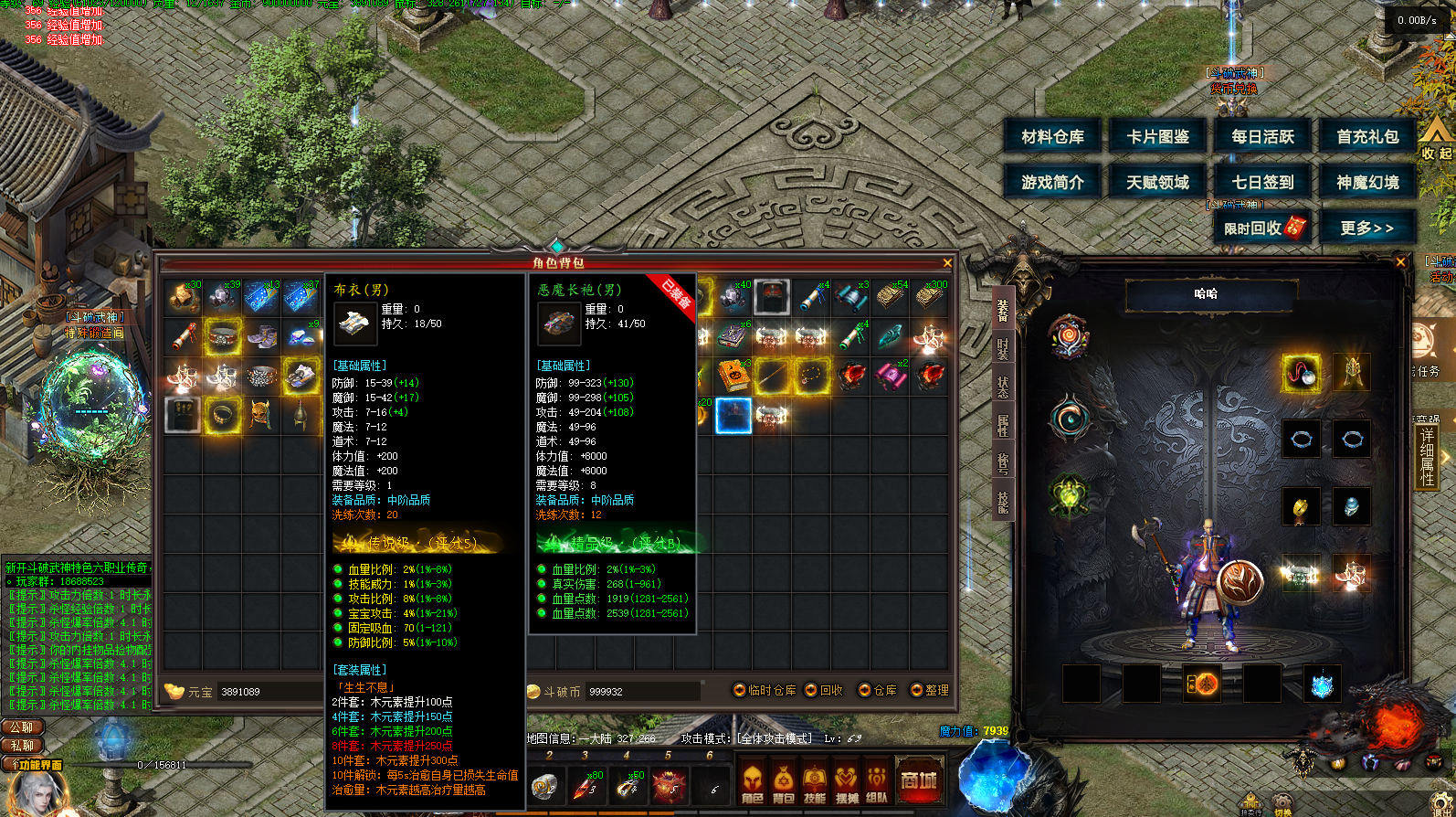Open the 卡片图鉴 card codex
This screenshot has width=1456, height=817.
pos(1157,137)
